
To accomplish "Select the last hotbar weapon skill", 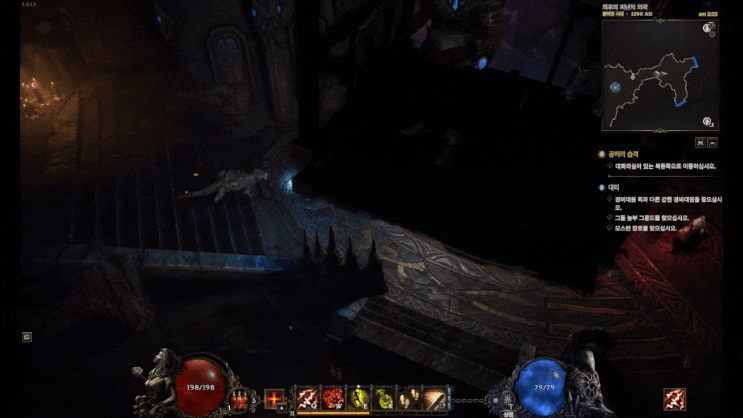I will point(437,399).
